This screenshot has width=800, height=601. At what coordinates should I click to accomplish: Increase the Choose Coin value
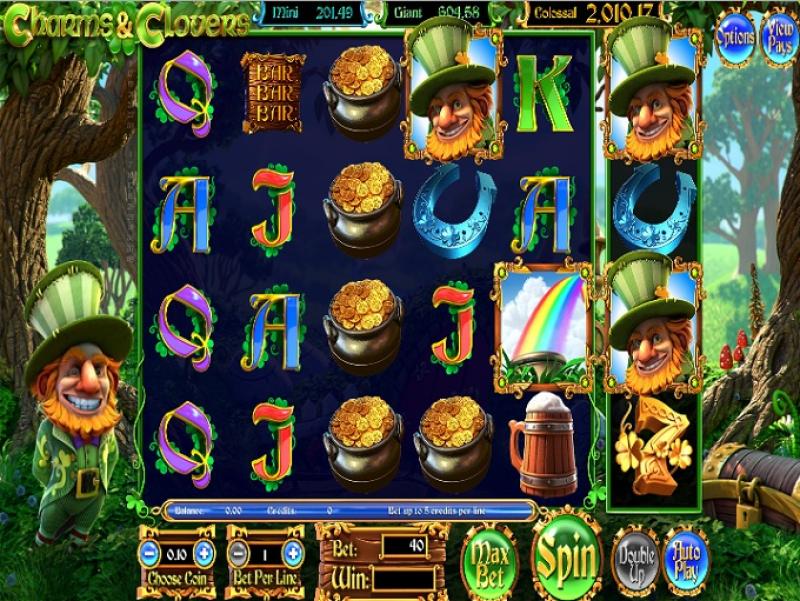click(x=204, y=553)
